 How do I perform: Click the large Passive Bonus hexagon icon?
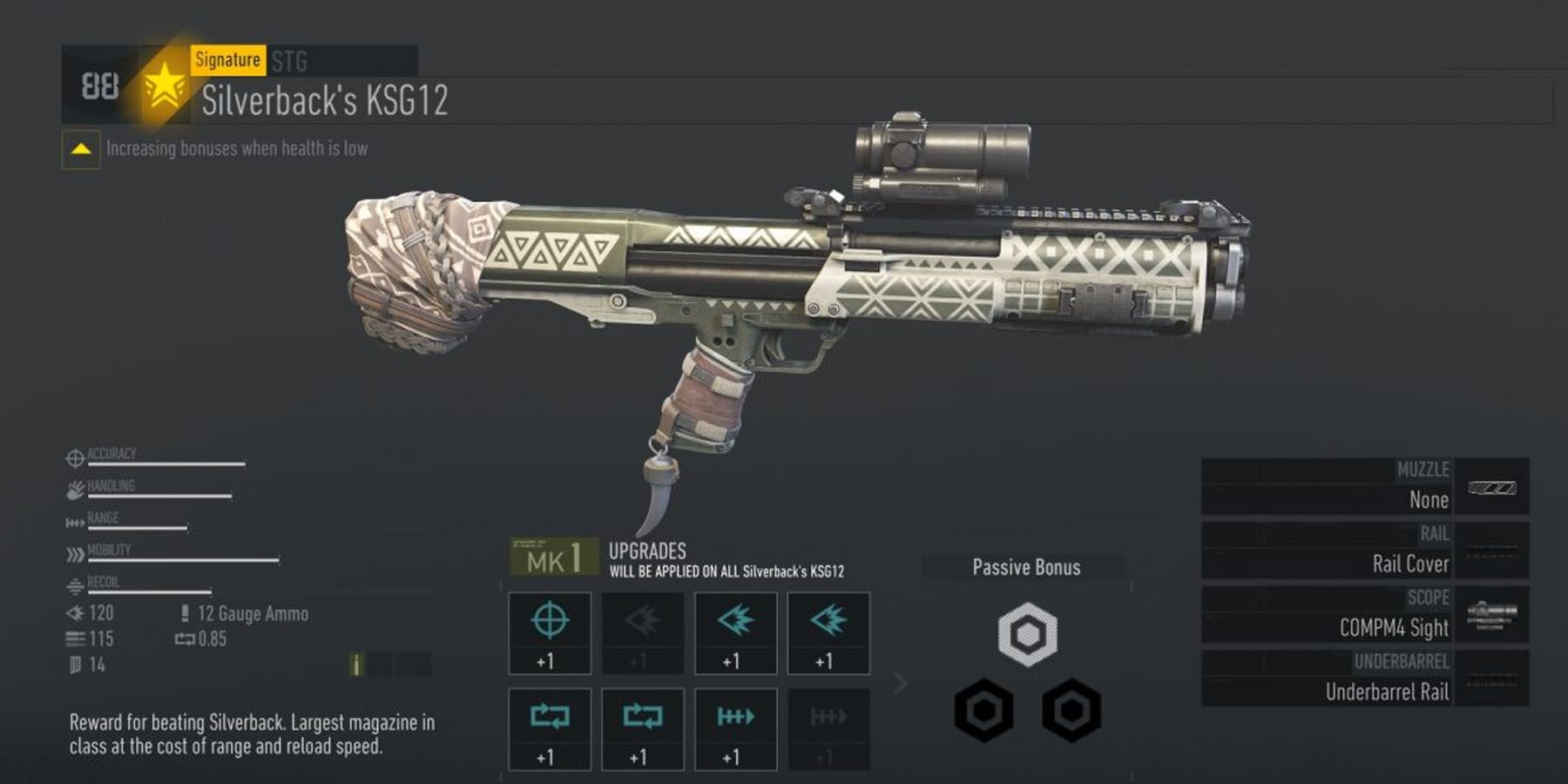click(x=1028, y=636)
